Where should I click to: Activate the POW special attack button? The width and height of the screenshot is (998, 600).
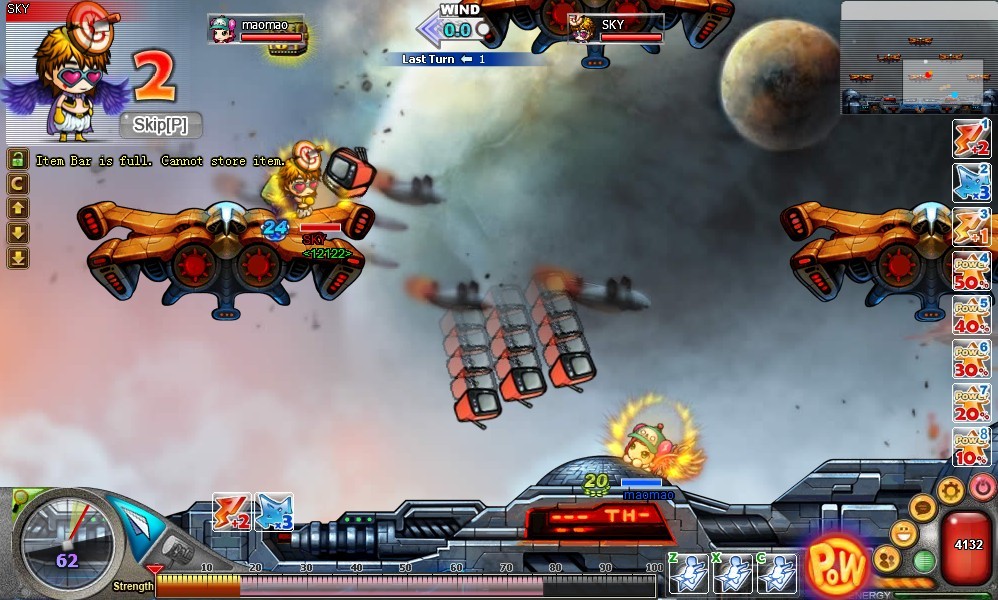pos(836,566)
